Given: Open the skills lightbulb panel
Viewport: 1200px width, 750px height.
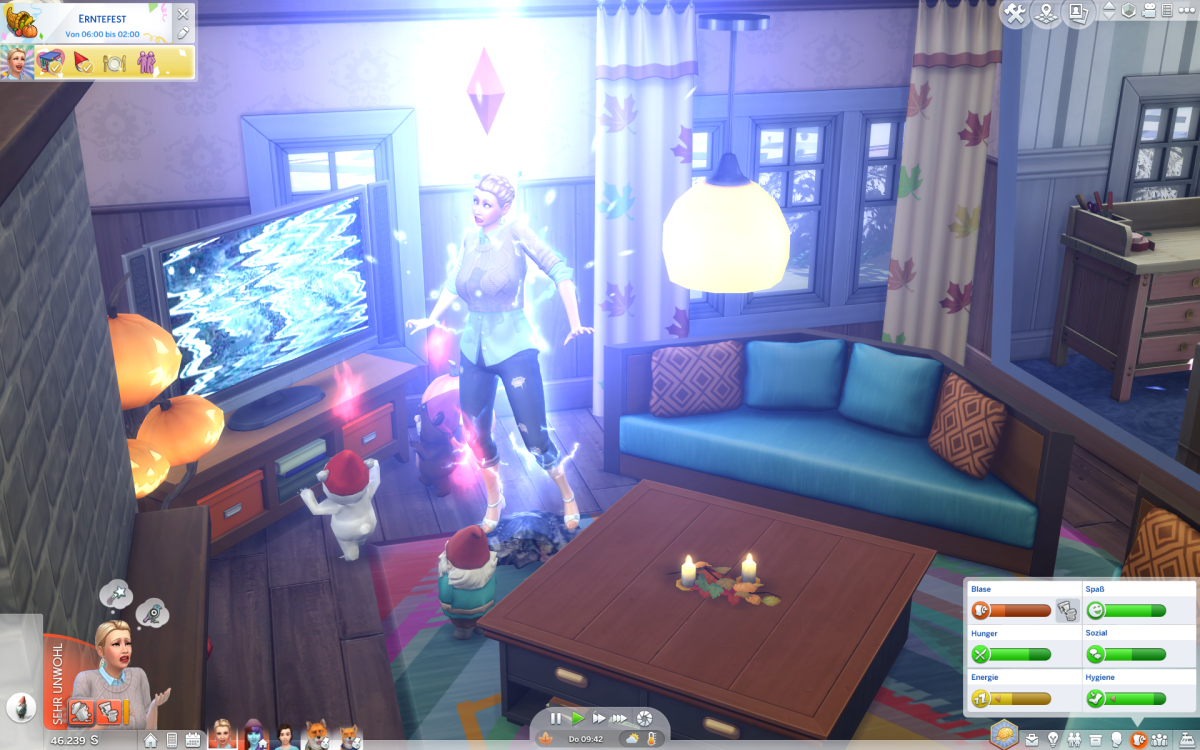Looking at the screenshot, I should pos(1052,740).
